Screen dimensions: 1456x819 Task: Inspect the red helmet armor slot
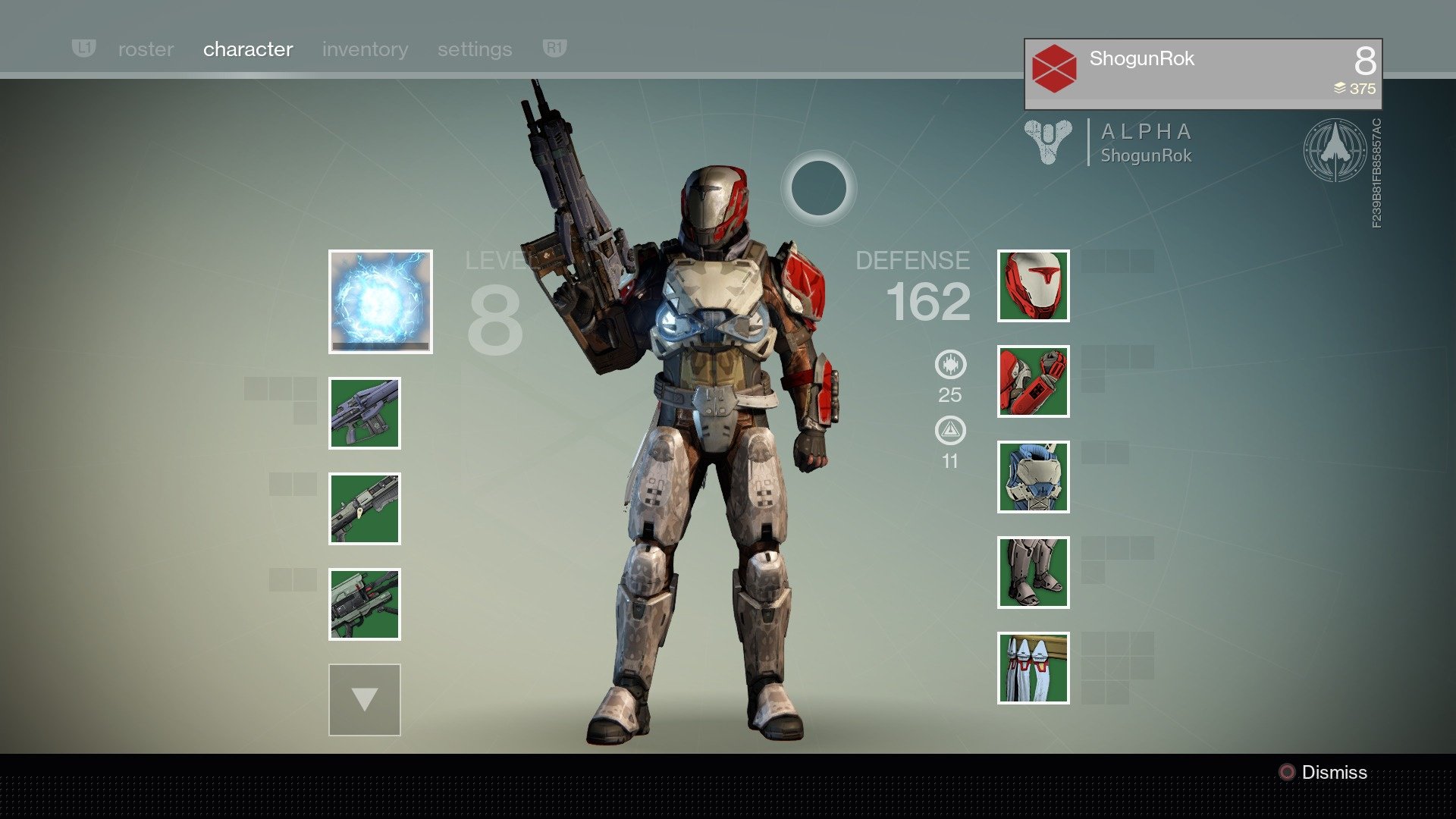(1033, 286)
